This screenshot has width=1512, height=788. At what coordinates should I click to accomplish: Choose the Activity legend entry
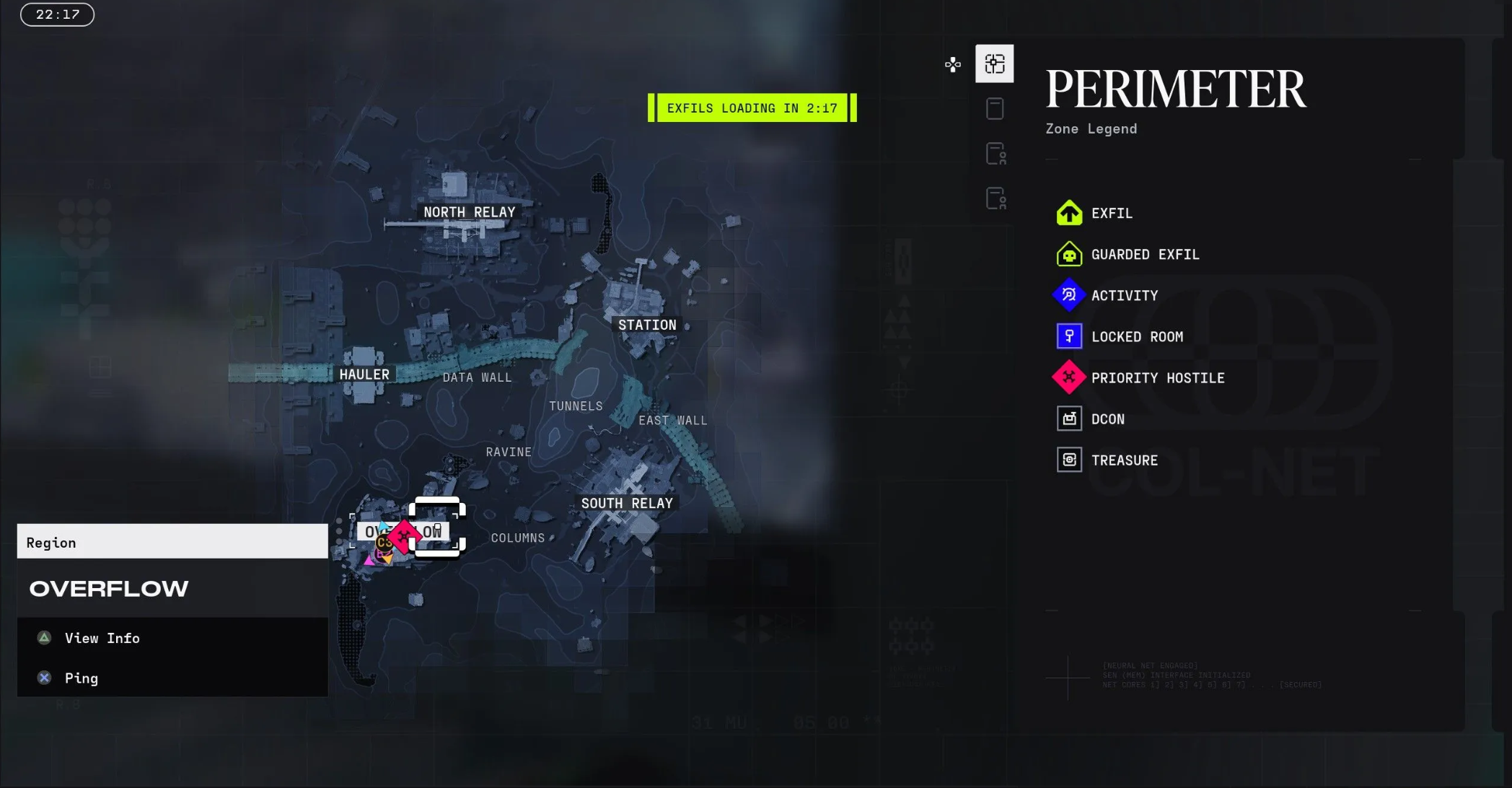click(1124, 296)
